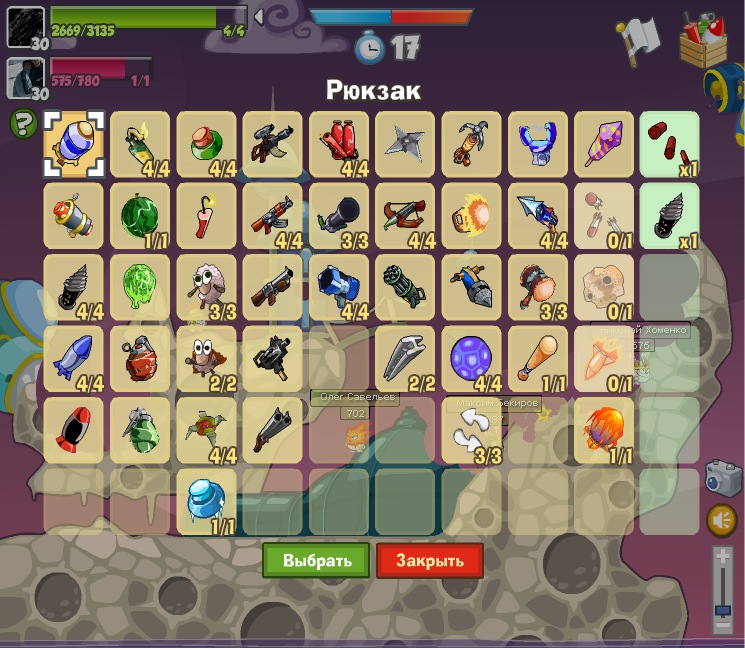Image resolution: width=745 pixels, height=650 pixels.
Task: Select the red boxing gloves slot
Action: pyautogui.click(x=339, y=143)
